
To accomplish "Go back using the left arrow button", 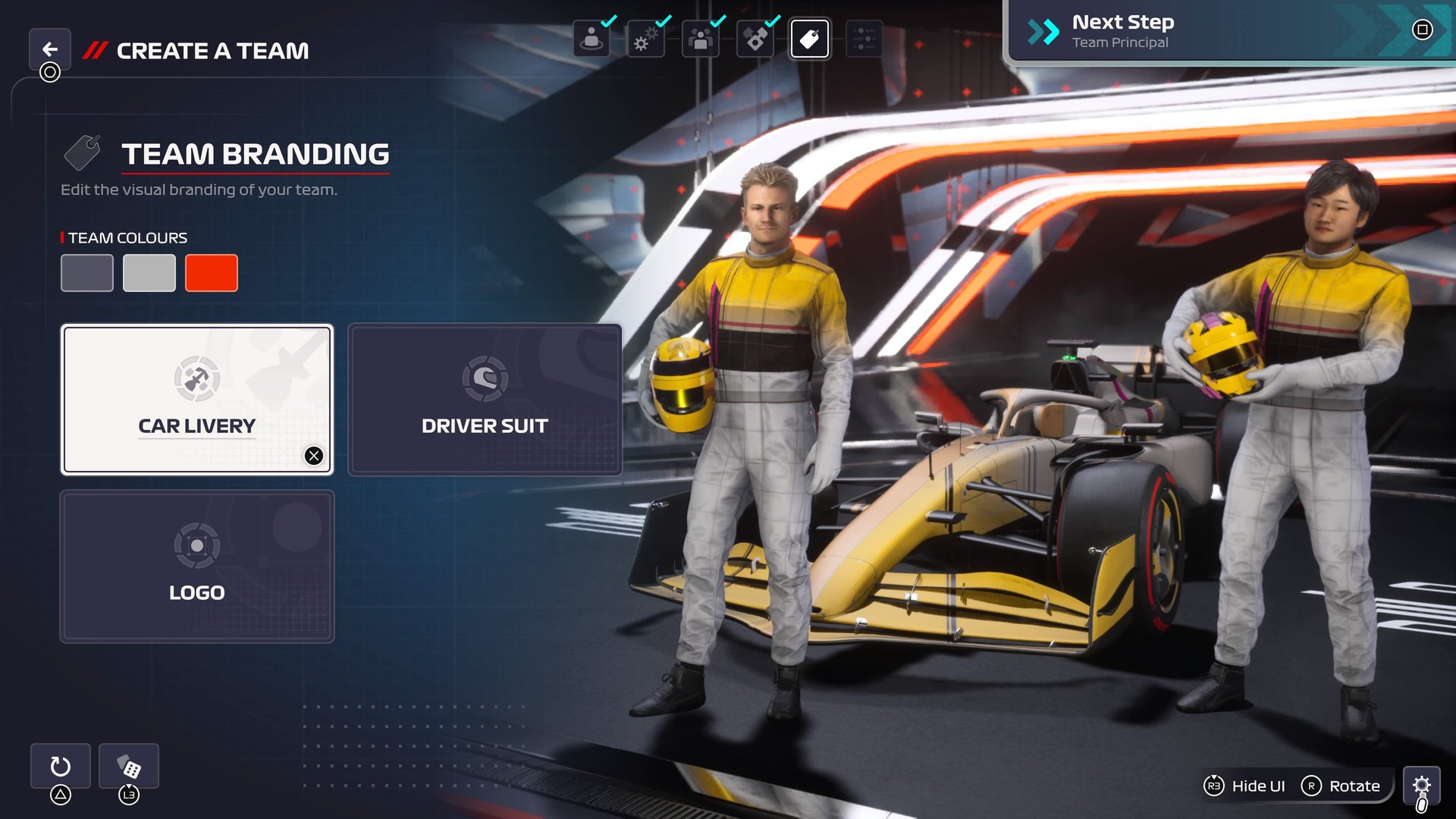I will pos(50,49).
